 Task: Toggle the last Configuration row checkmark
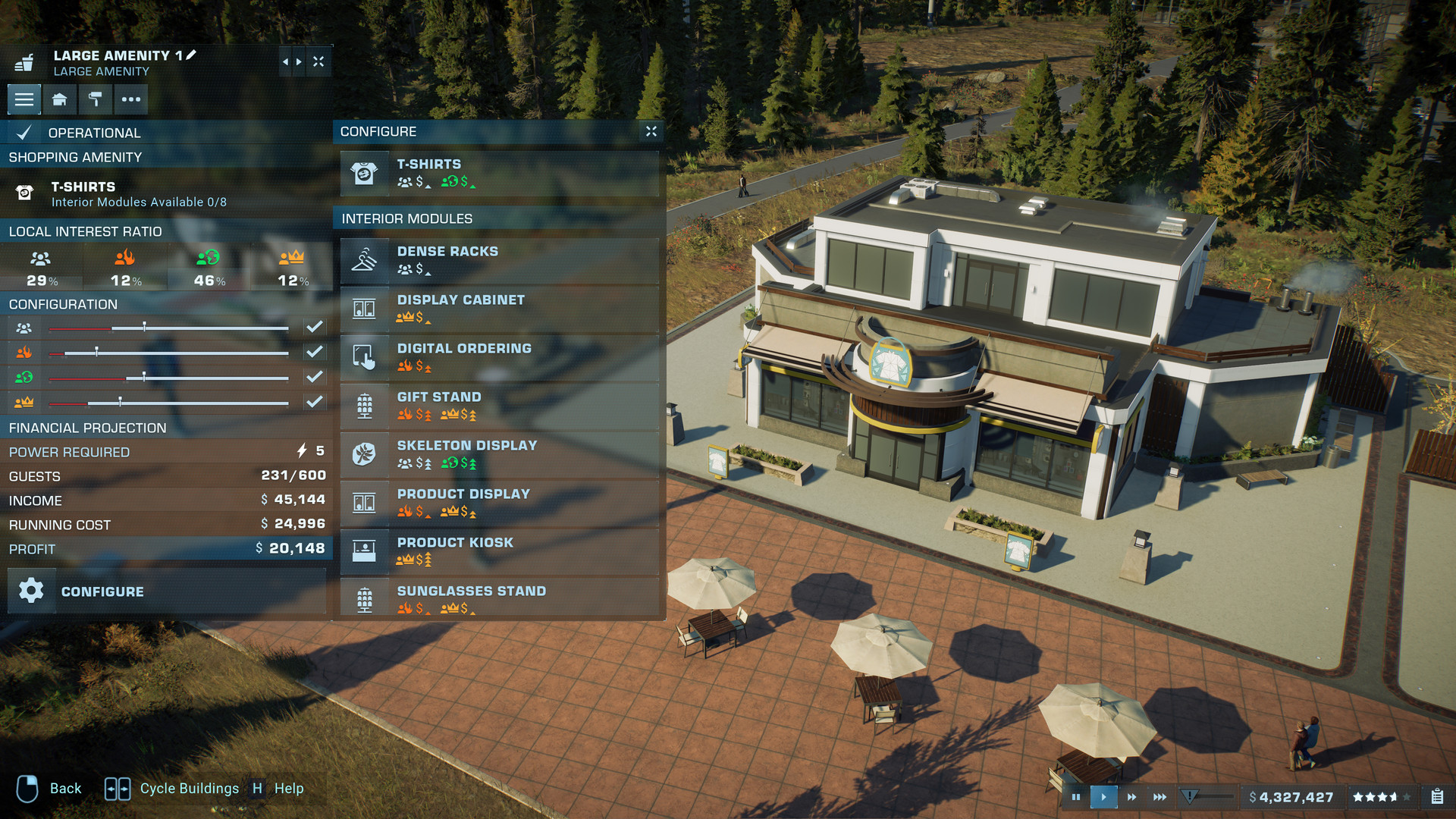(x=315, y=402)
